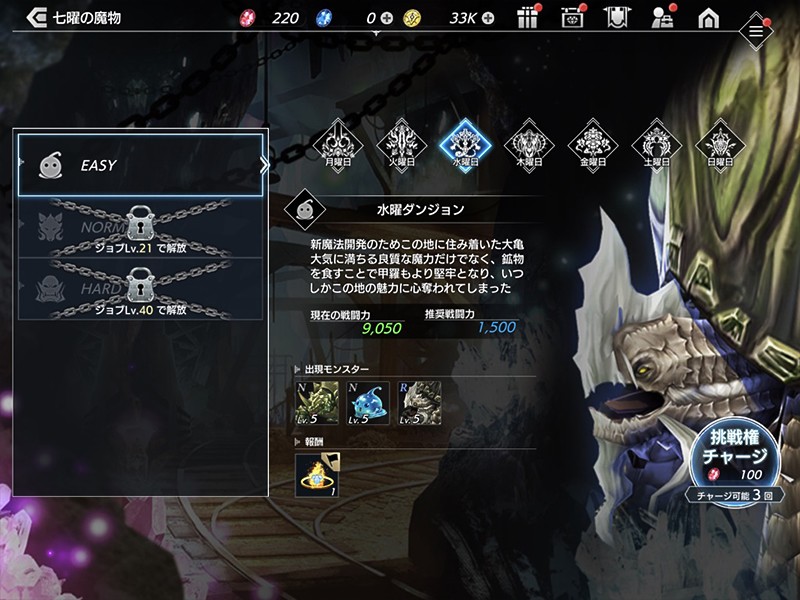Open the gift box icon

coord(529,17)
